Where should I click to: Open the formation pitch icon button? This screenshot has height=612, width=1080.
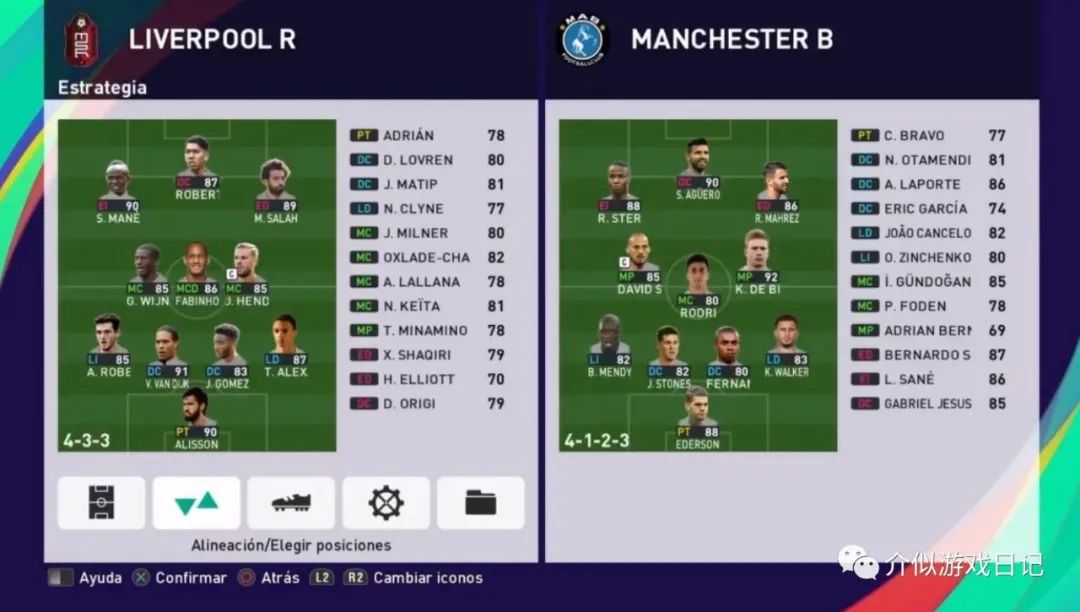tap(101, 503)
